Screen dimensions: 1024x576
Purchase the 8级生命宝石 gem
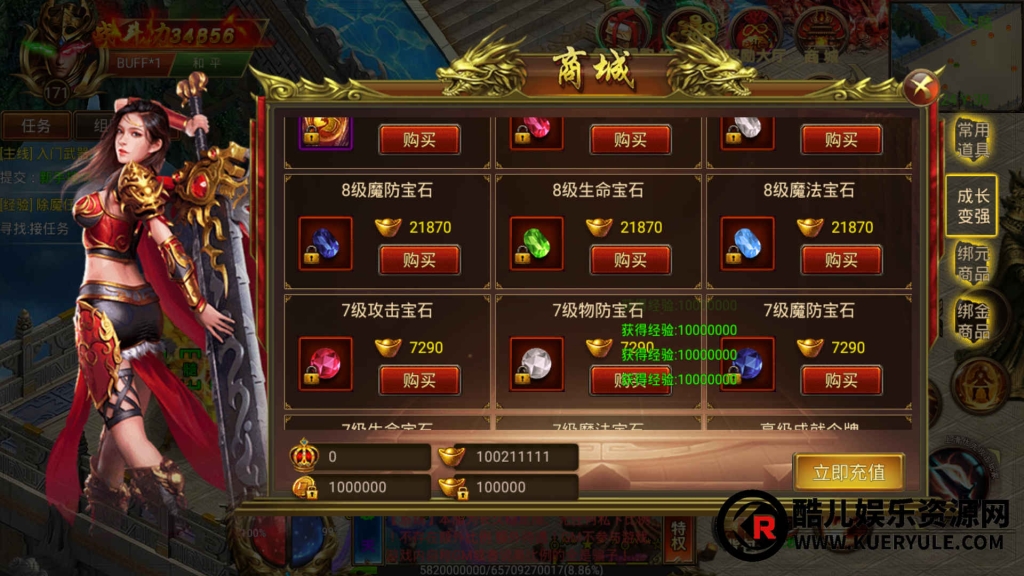(630, 260)
